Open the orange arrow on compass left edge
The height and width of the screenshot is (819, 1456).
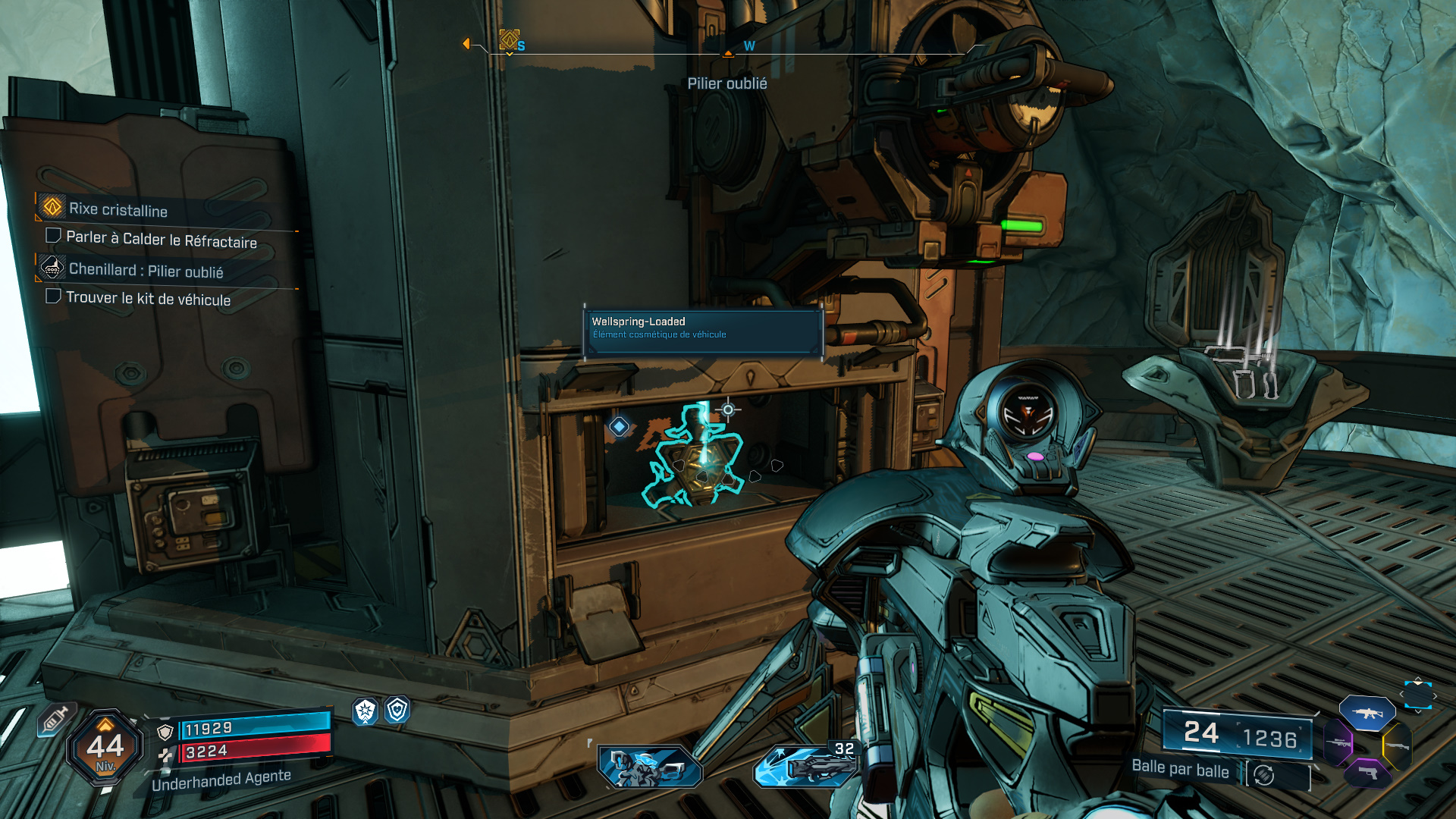(x=466, y=43)
